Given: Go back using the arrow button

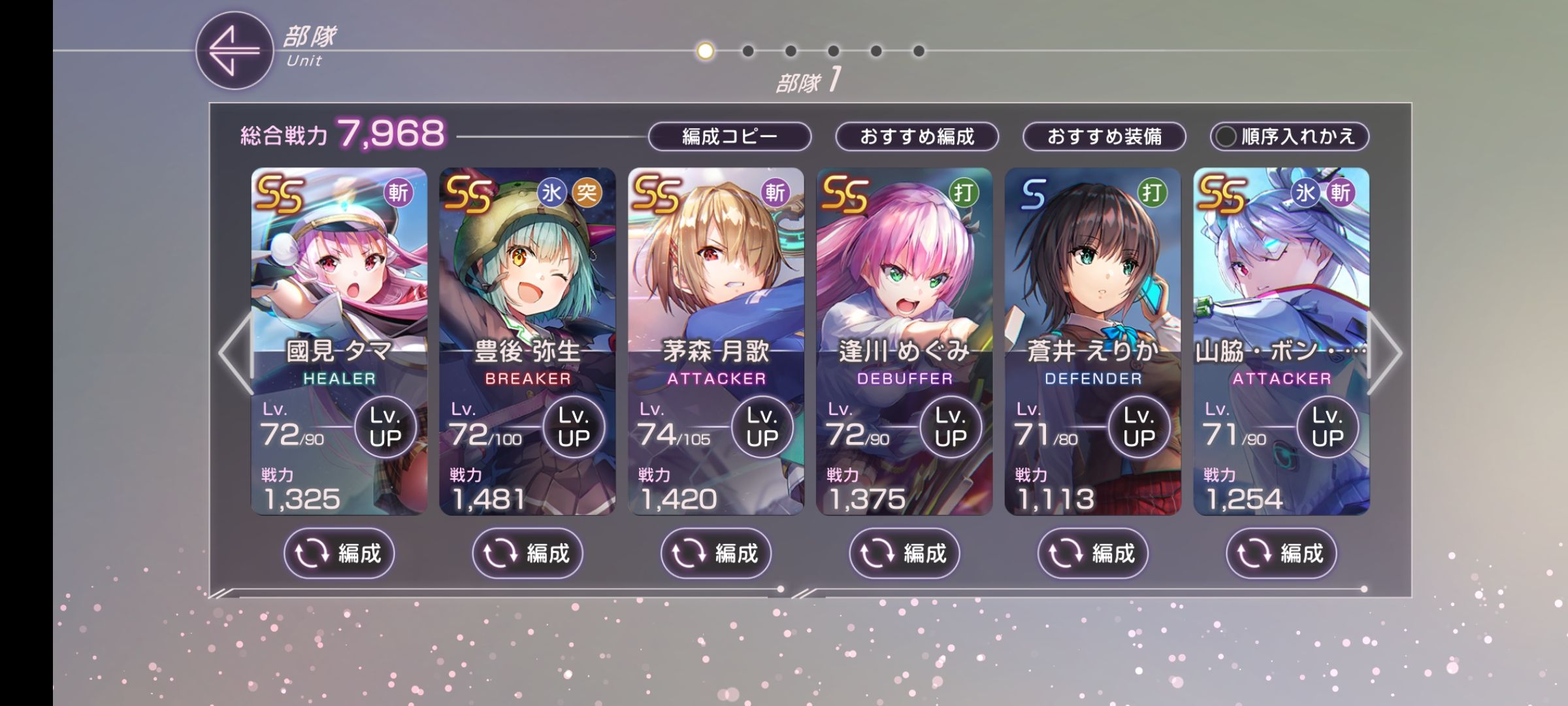Looking at the screenshot, I should [234, 50].
